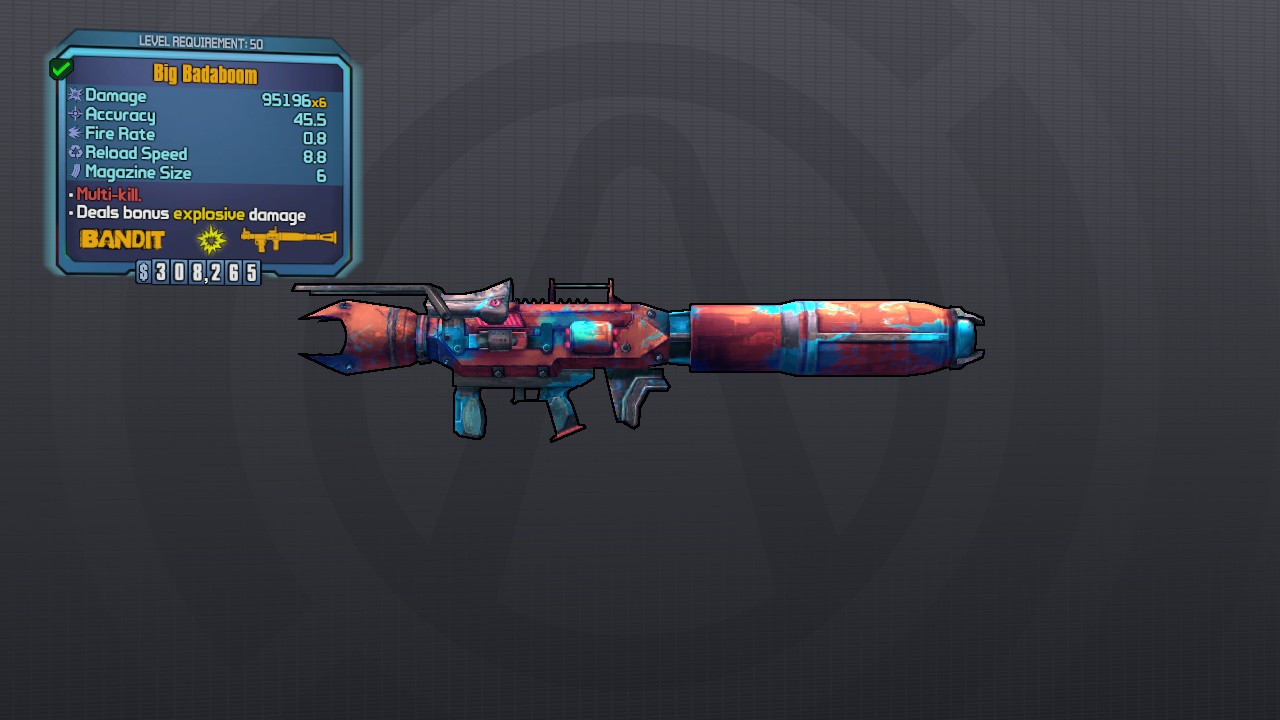
Task: Toggle the green checkmark on the item card
Action: (x=60, y=67)
